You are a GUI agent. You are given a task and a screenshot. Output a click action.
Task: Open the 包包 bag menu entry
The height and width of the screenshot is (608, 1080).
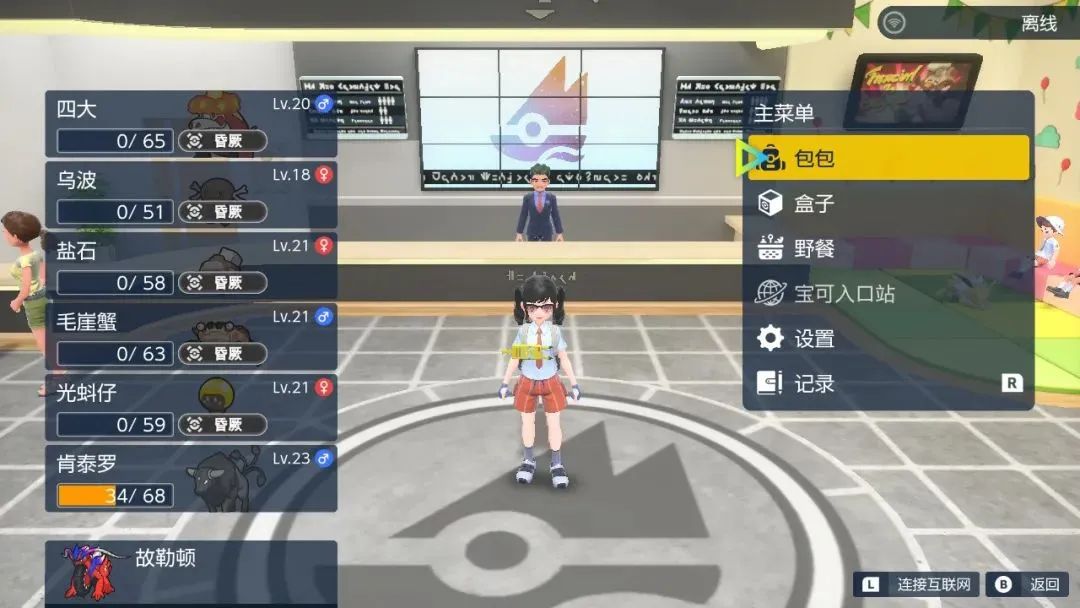pyautogui.click(x=888, y=158)
